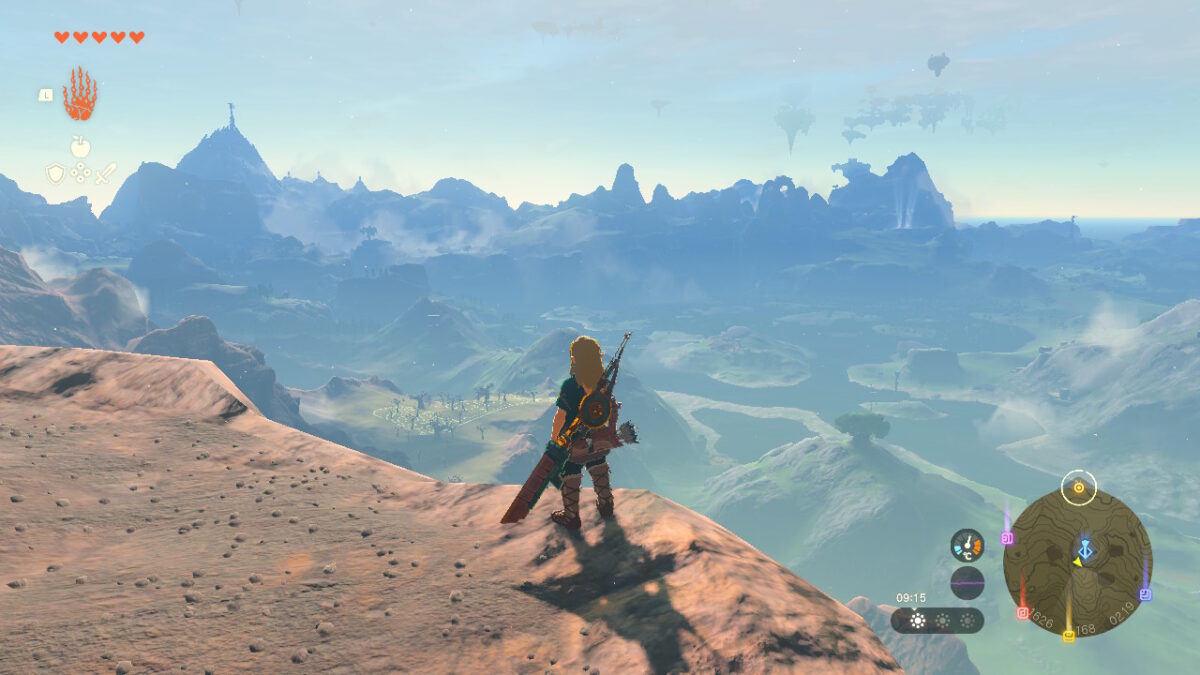Click the red pin on the minimap
The image size is (1200, 675).
click(1022, 612)
